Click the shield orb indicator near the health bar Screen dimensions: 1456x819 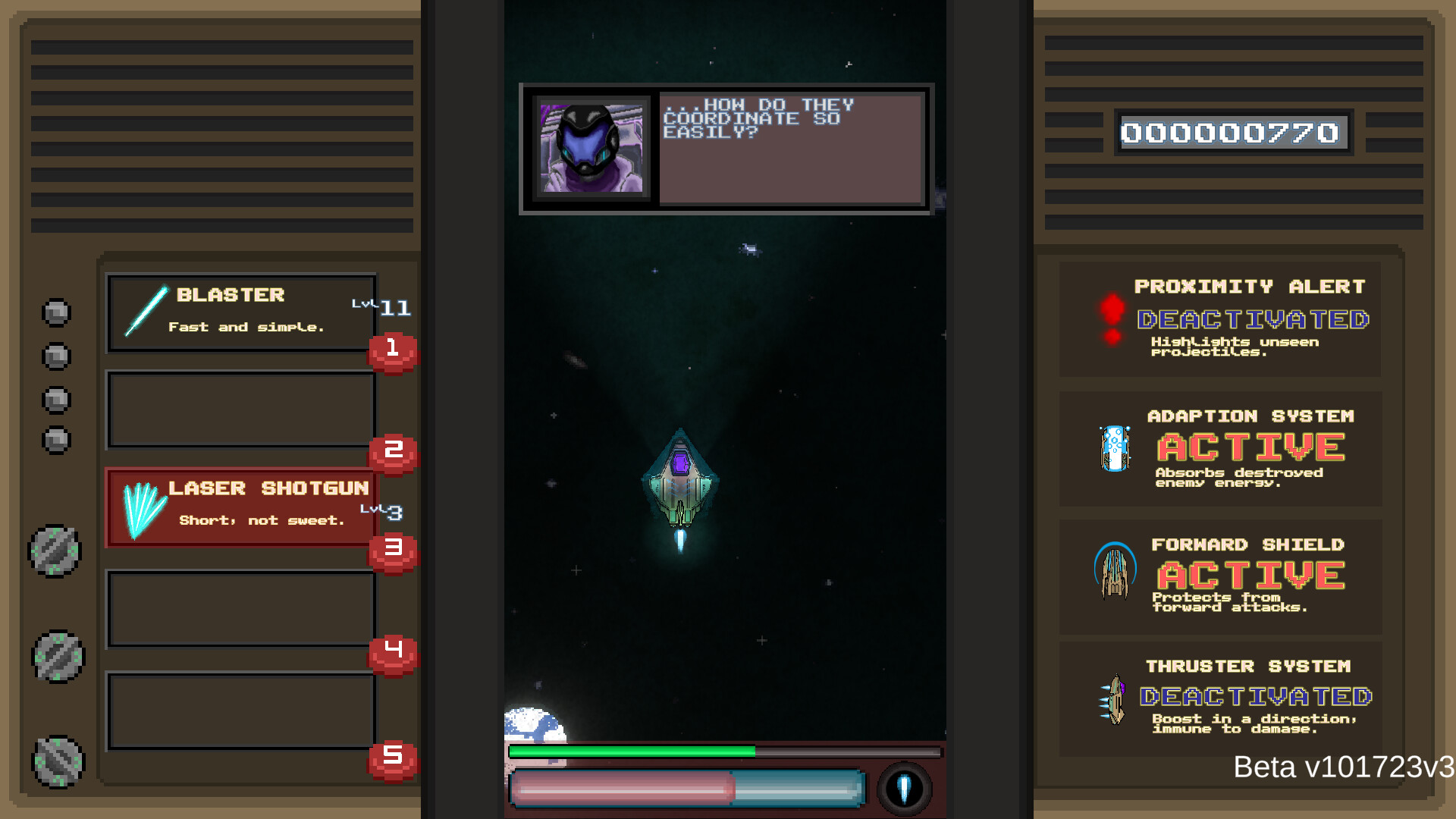(x=905, y=789)
